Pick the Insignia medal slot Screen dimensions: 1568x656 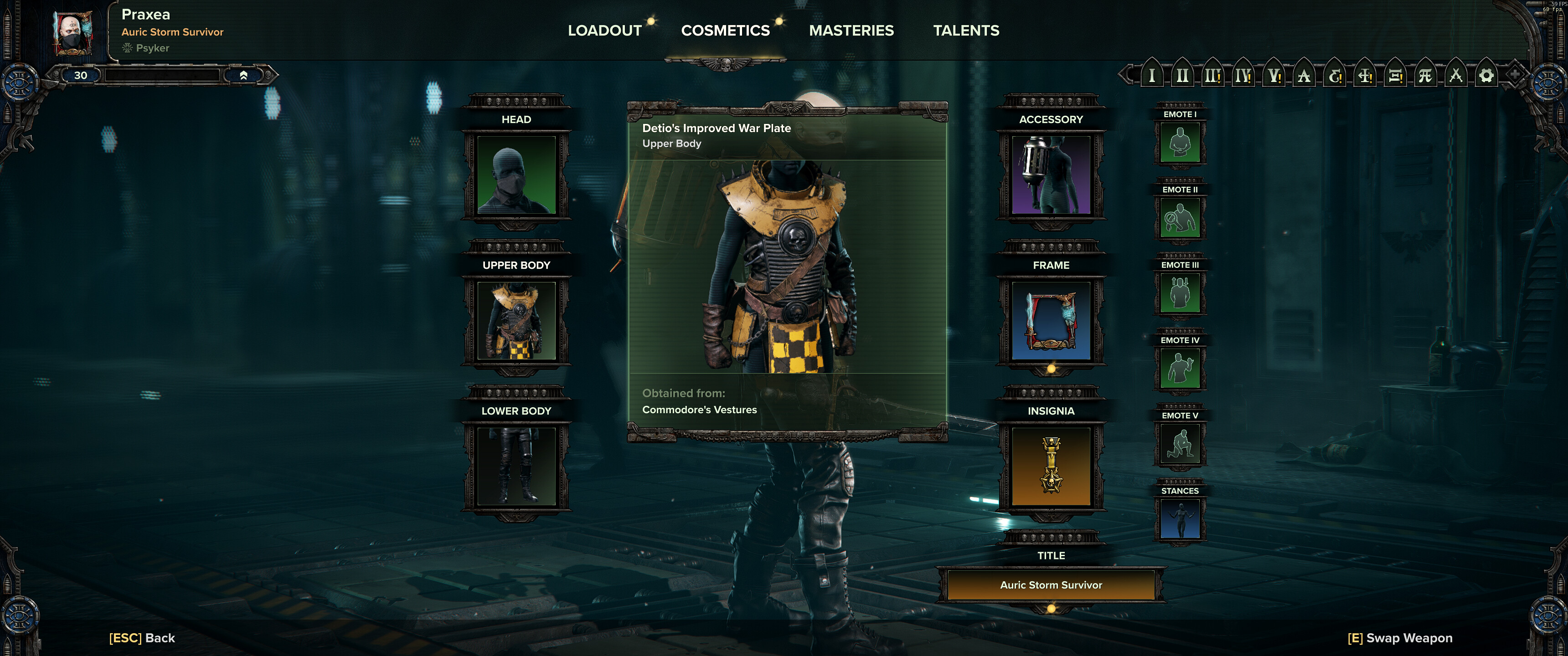(1051, 466)
